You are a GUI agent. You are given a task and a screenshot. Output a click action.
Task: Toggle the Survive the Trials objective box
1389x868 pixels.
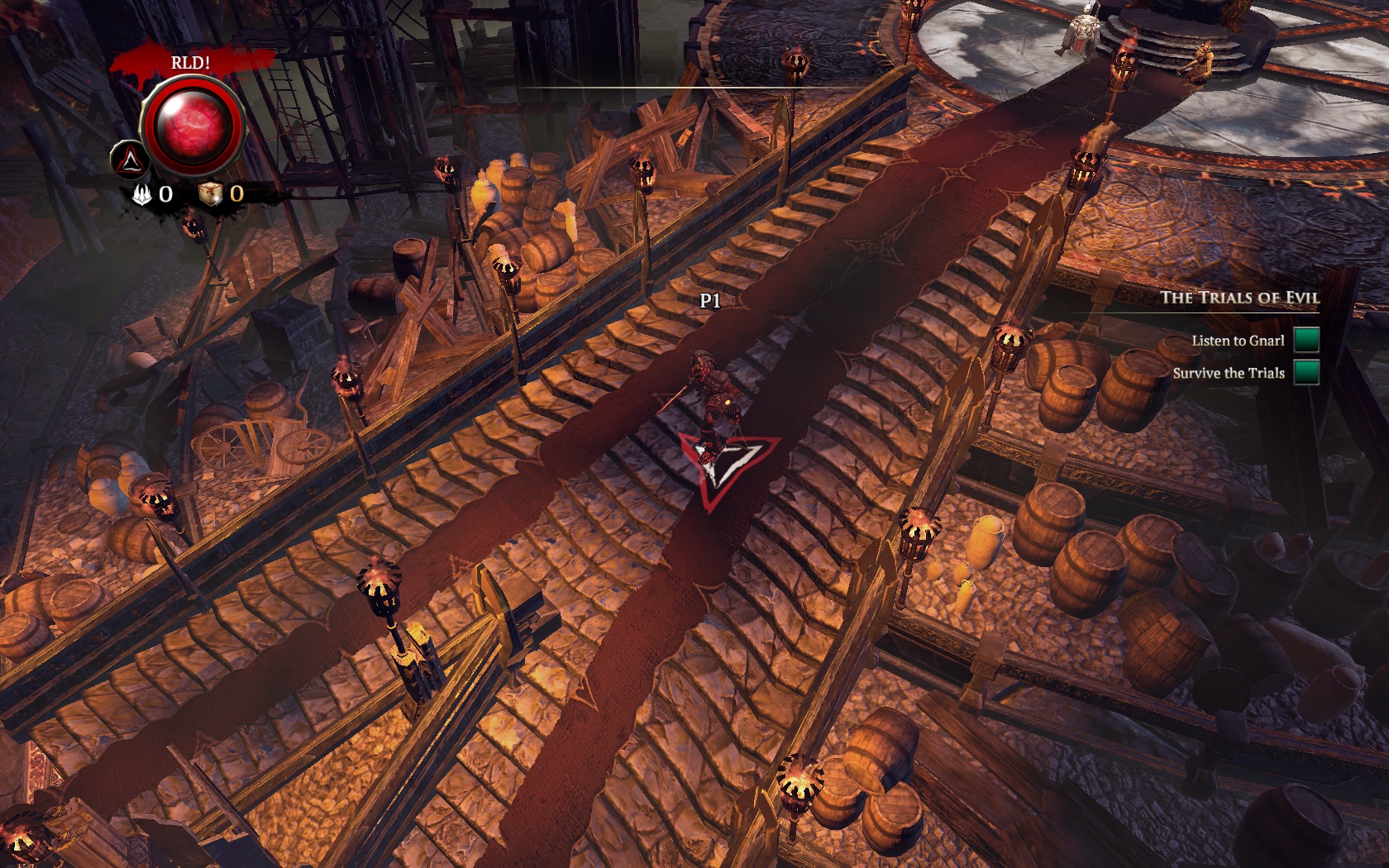point(1306,372)
